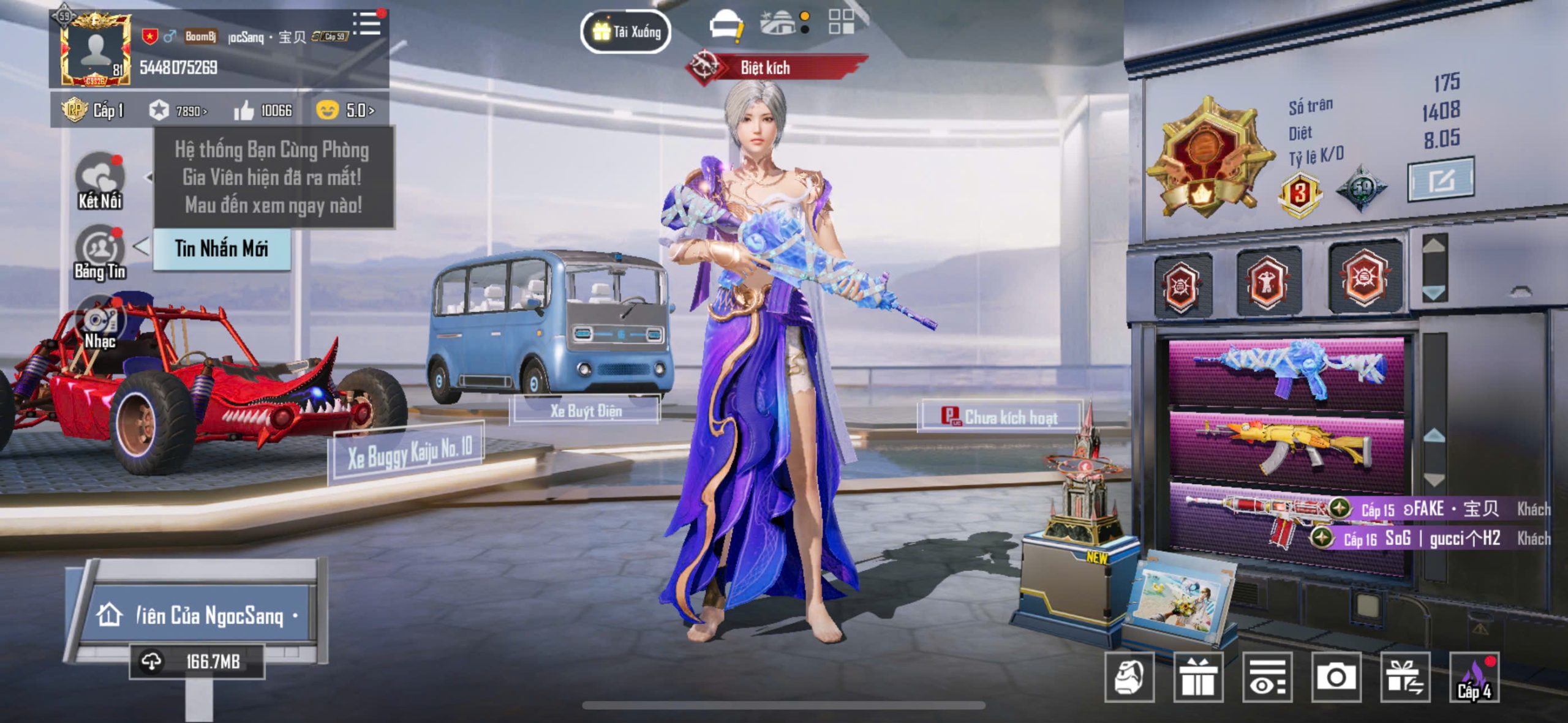Open the hamburger list menu icon
The height and width of the screenshot is (723, 1568).
(367, 24)
